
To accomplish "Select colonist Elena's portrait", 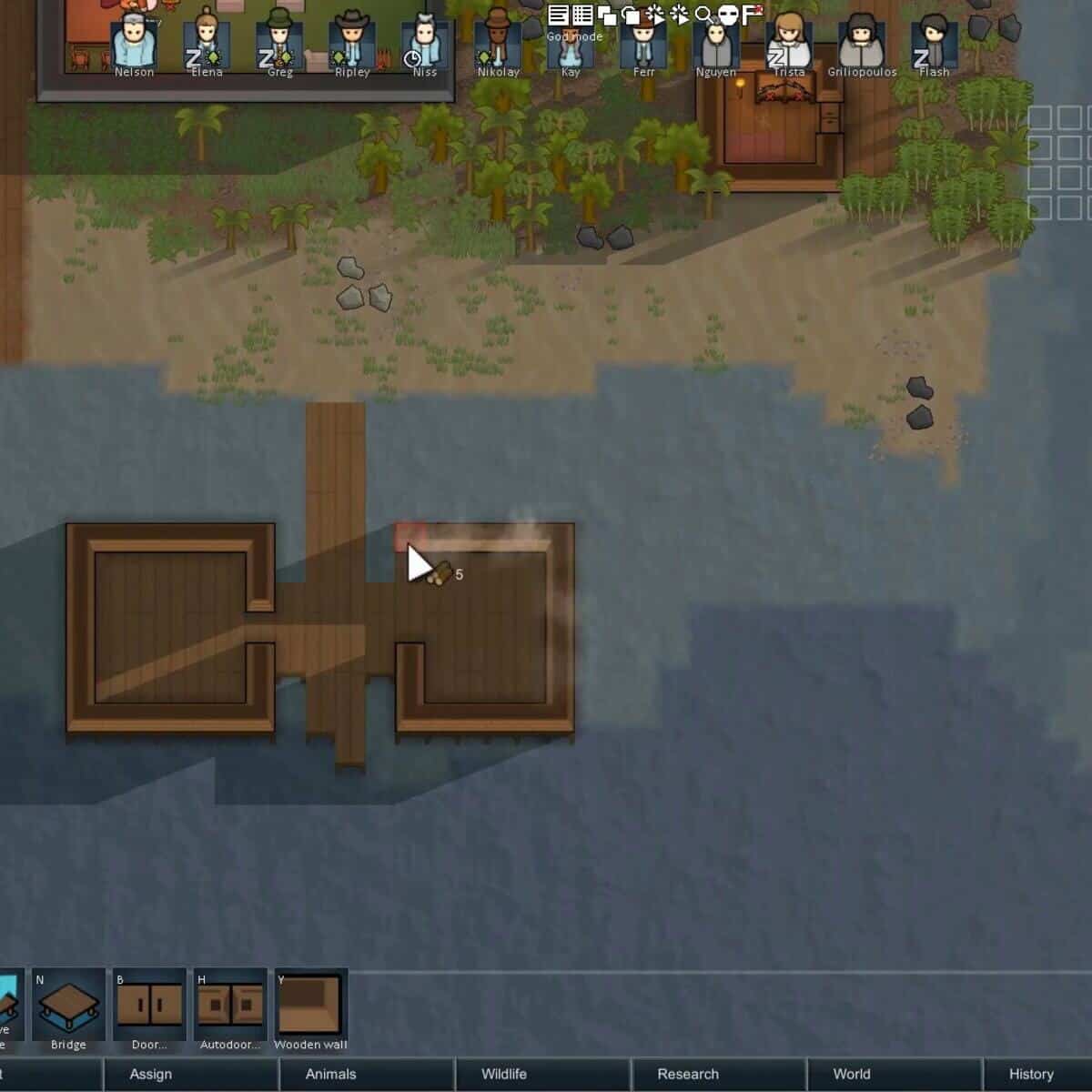I will click(x=207, y=44).
